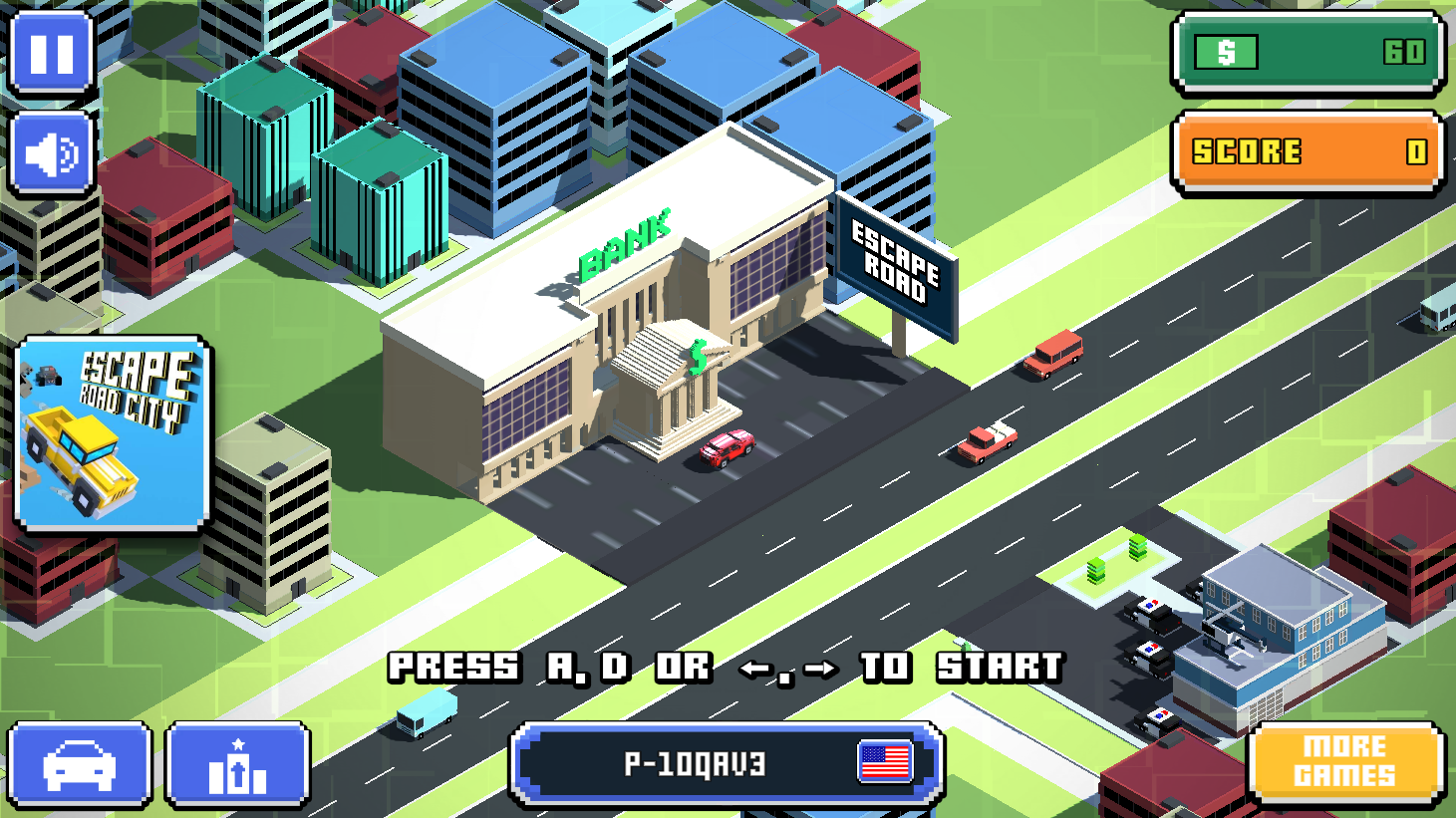
Task: Mute the game audio with the speaker icon
Action: pos(52,154)
